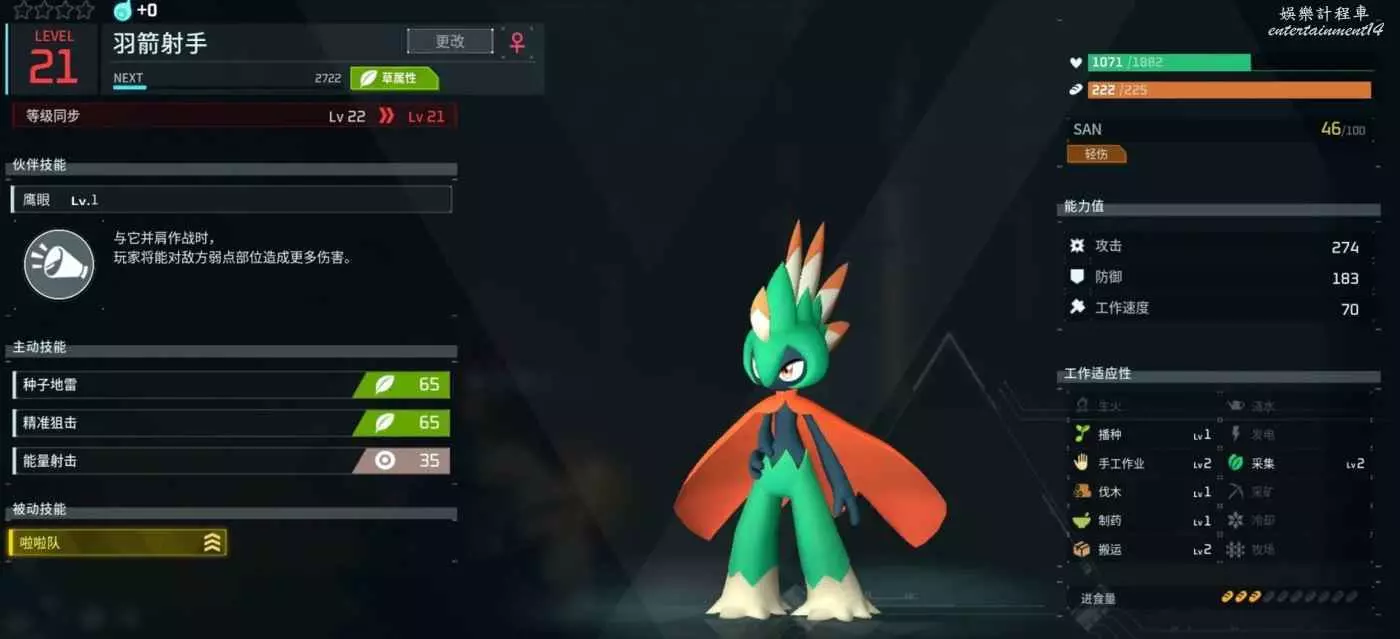
Task: Select the 采集 gathering work suitability
Action: (1296, 464)
